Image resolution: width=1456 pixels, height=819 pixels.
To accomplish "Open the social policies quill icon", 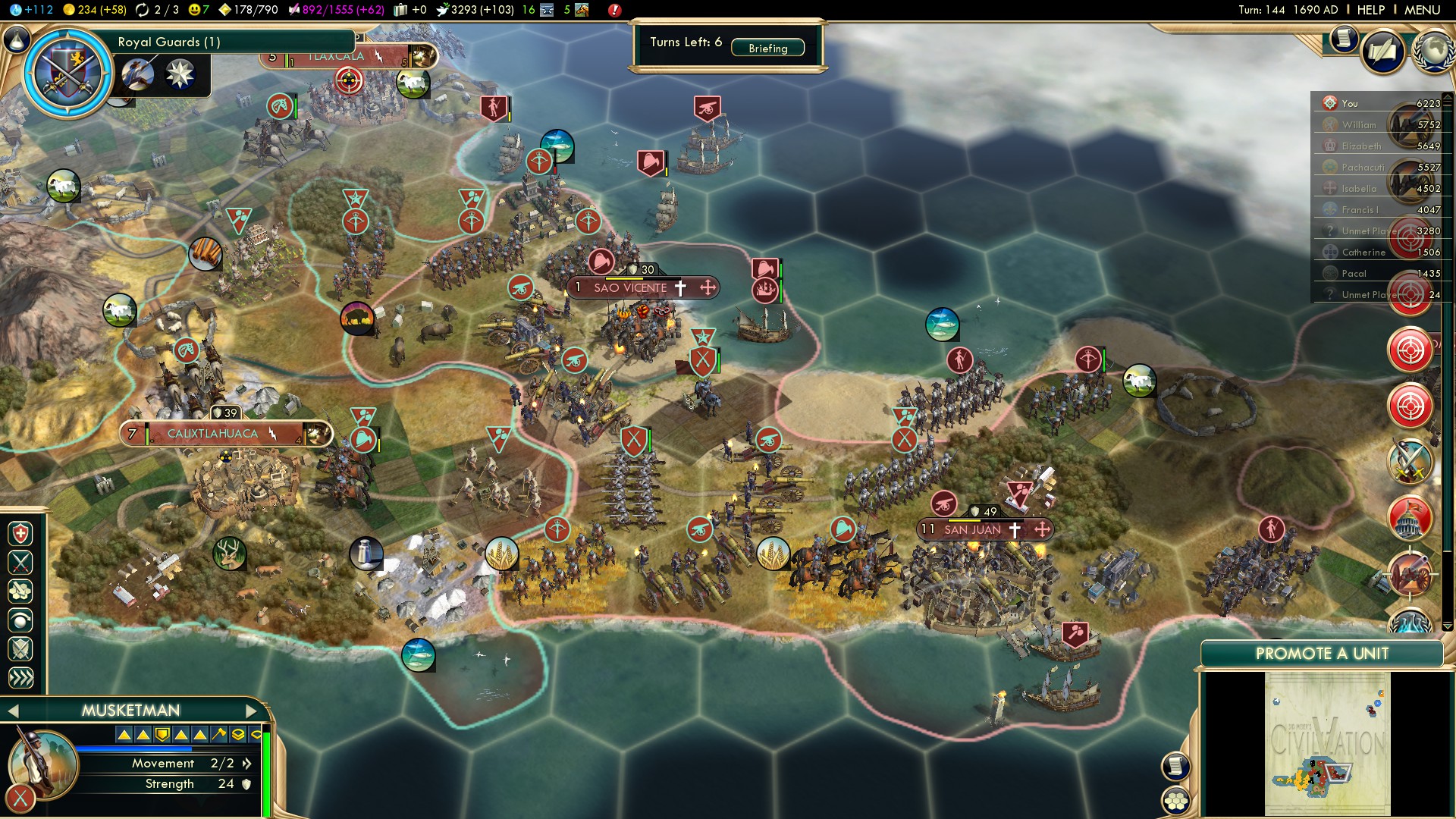I will coord(1382,51).
